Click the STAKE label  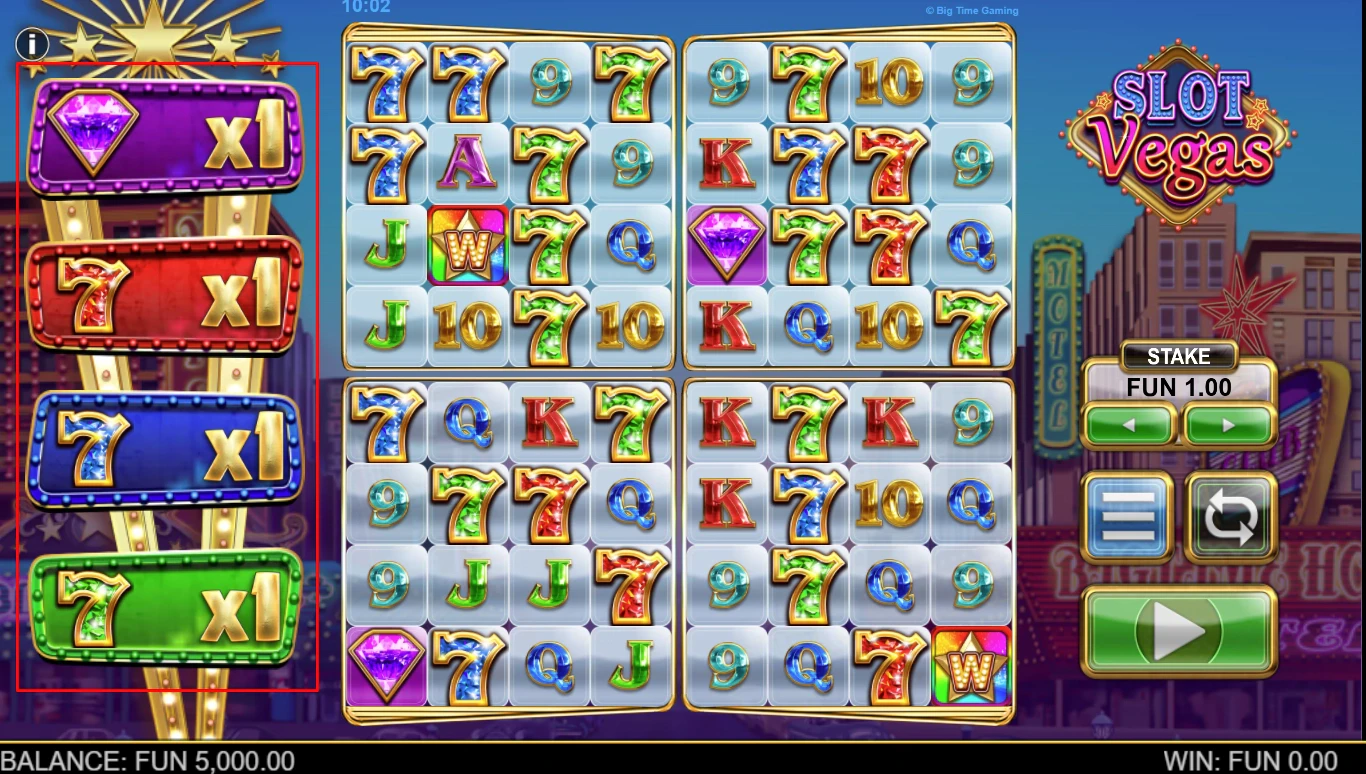click(1179, 356)
